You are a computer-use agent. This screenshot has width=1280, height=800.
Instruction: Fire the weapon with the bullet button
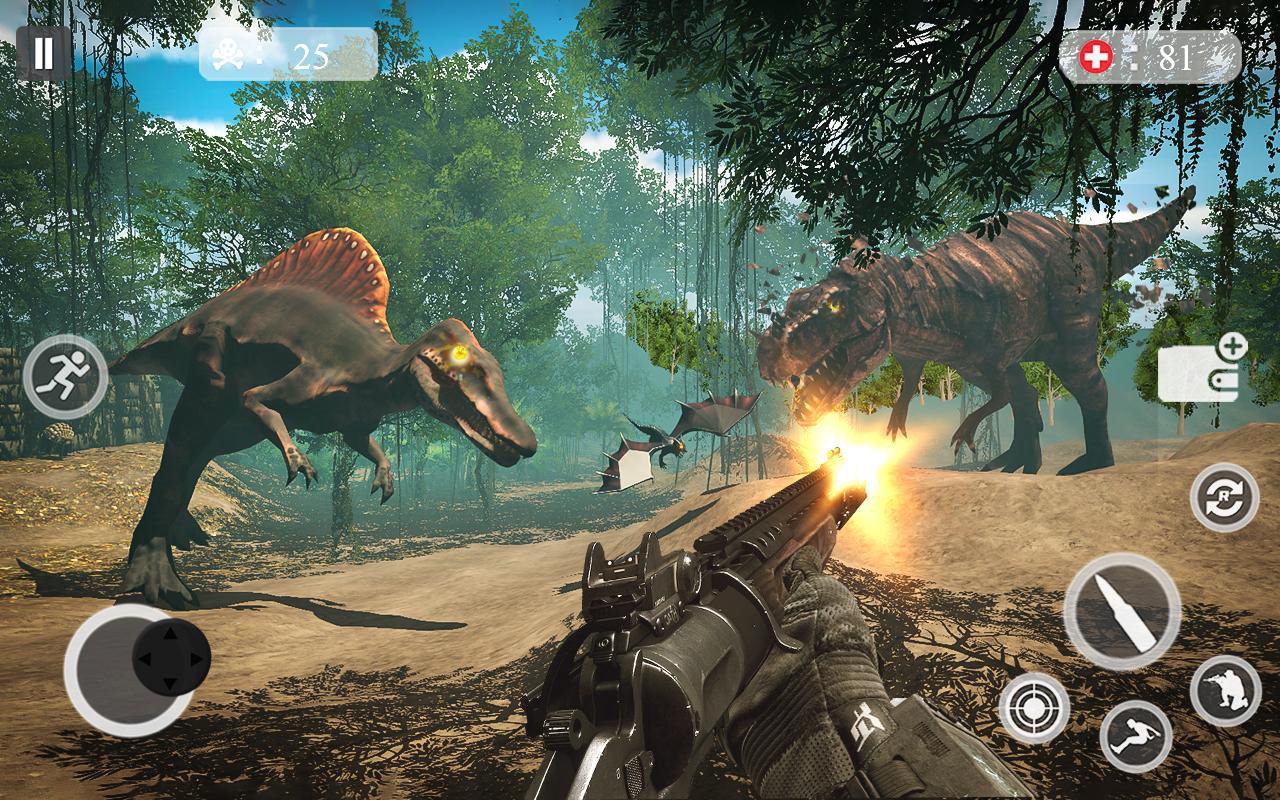[1122, 611]
